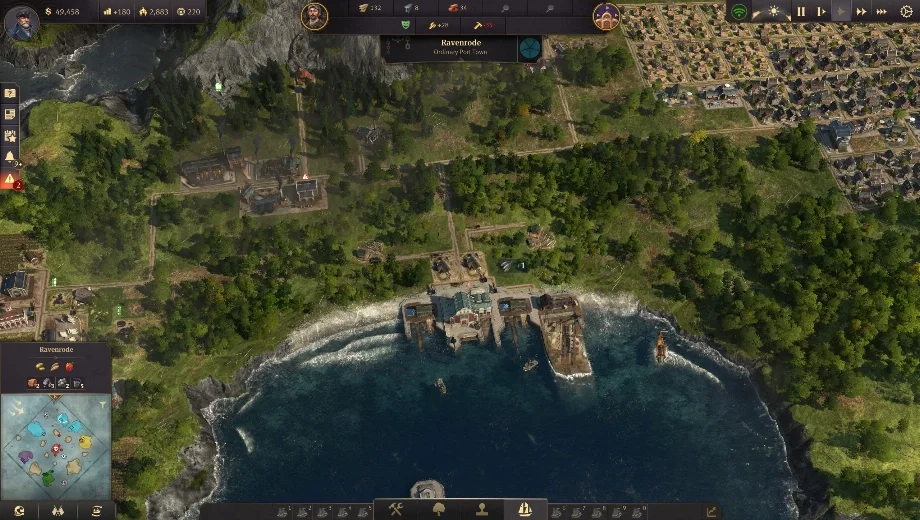Select the tree icon in bottom bar

click(x=438, y=509)
